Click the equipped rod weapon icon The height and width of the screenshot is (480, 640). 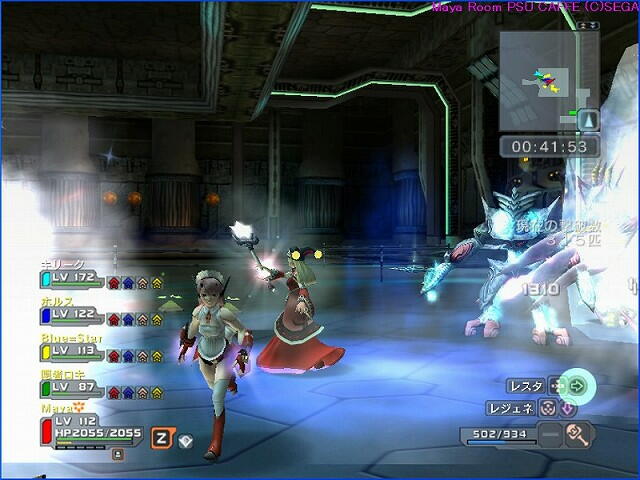coord(579,435)
